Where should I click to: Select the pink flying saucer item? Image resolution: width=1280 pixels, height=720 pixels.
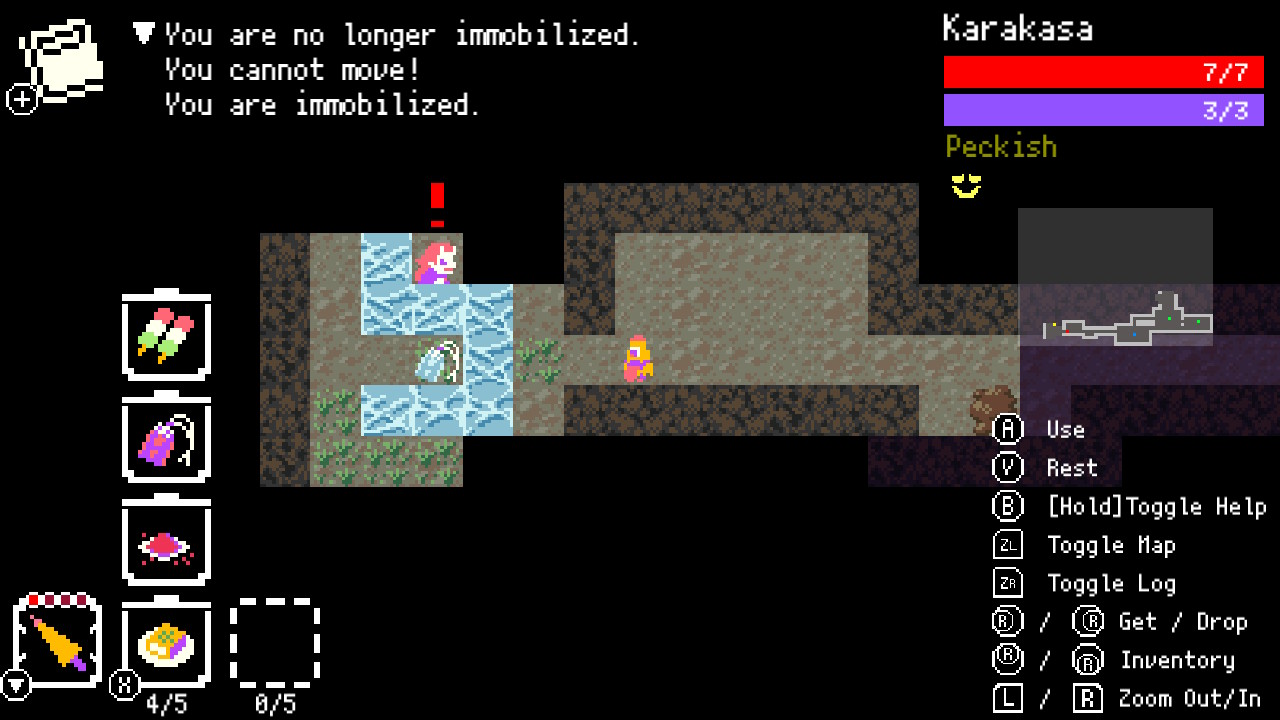[x=165, y=542]
